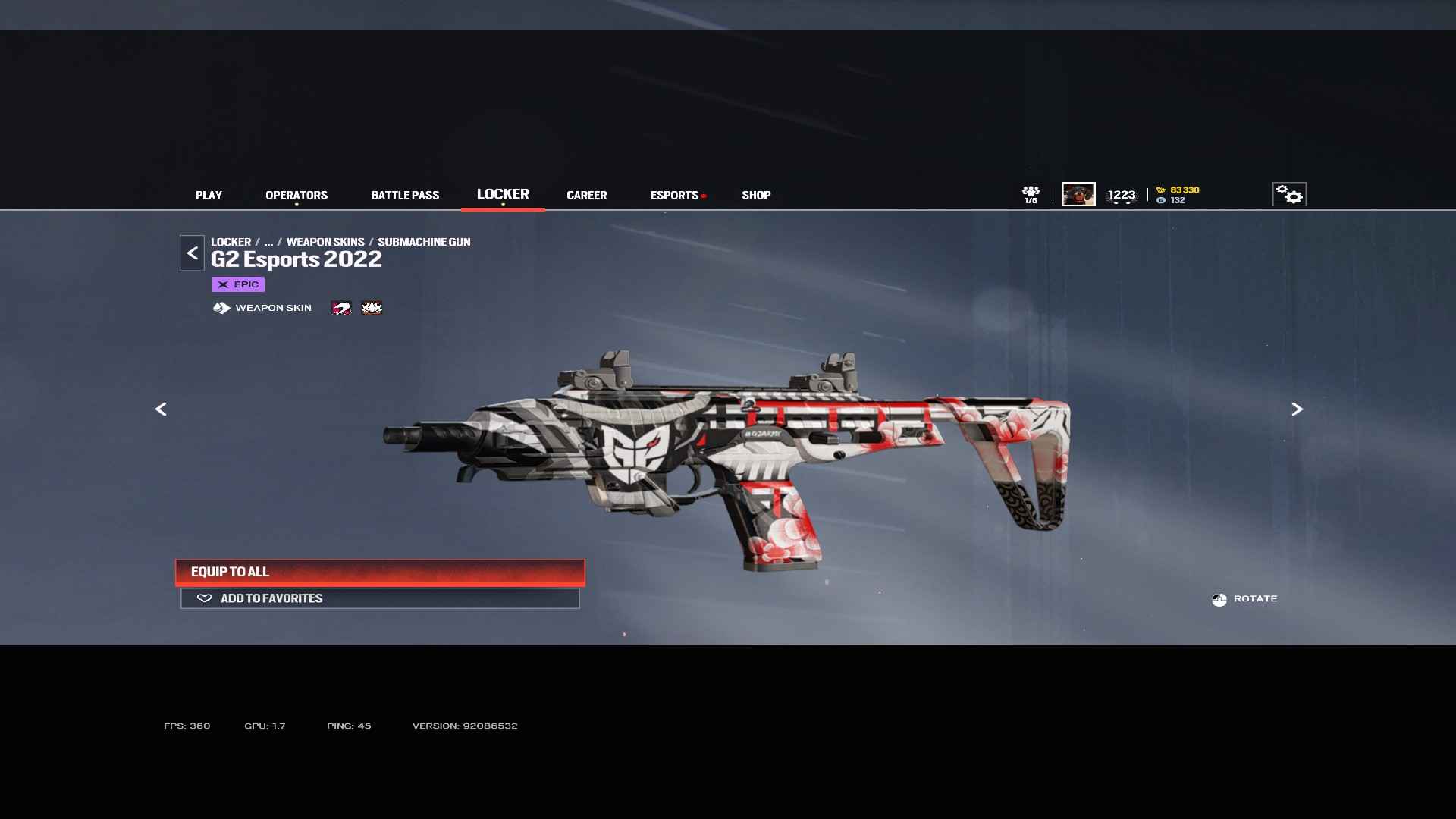Equip to All weapons
The width and height of the screenshot is (1456, 819).
tap(380, 572)
